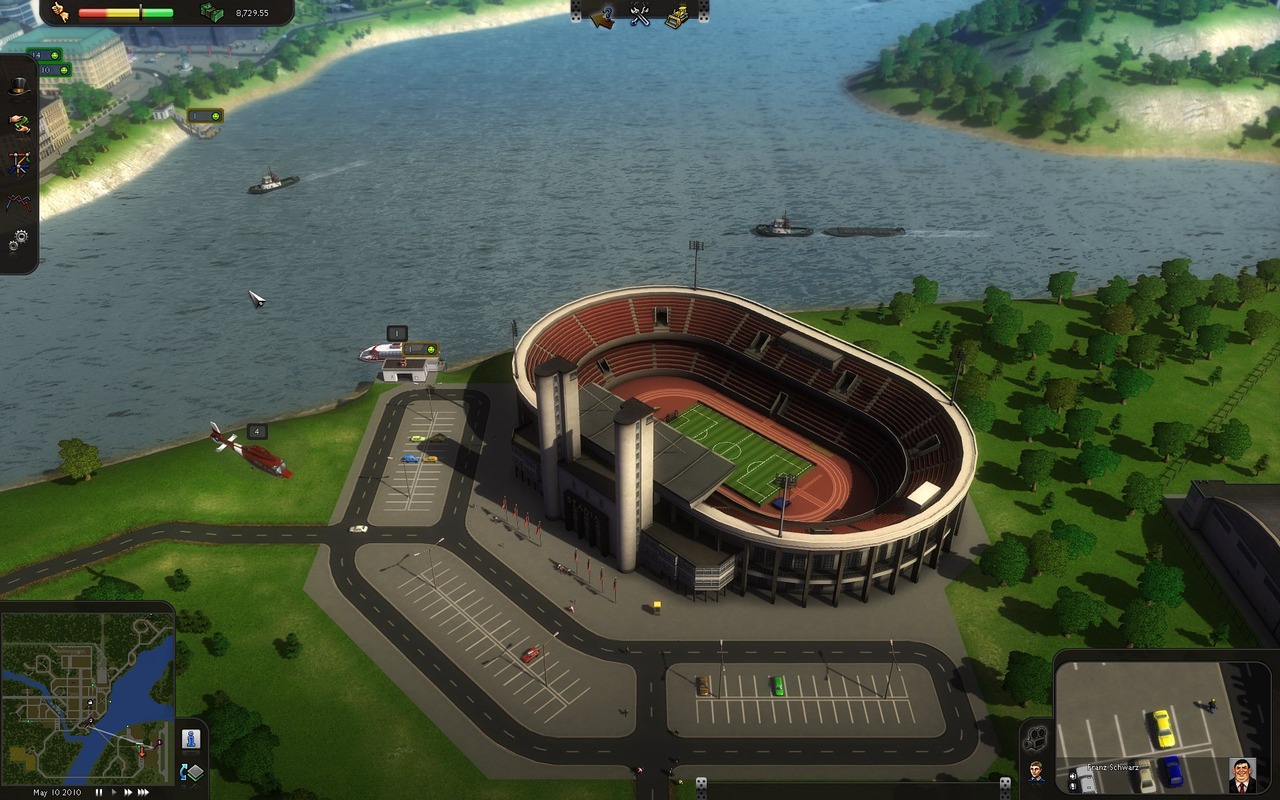Select the helicopter's number 4 label

click(x=257, y=432)
